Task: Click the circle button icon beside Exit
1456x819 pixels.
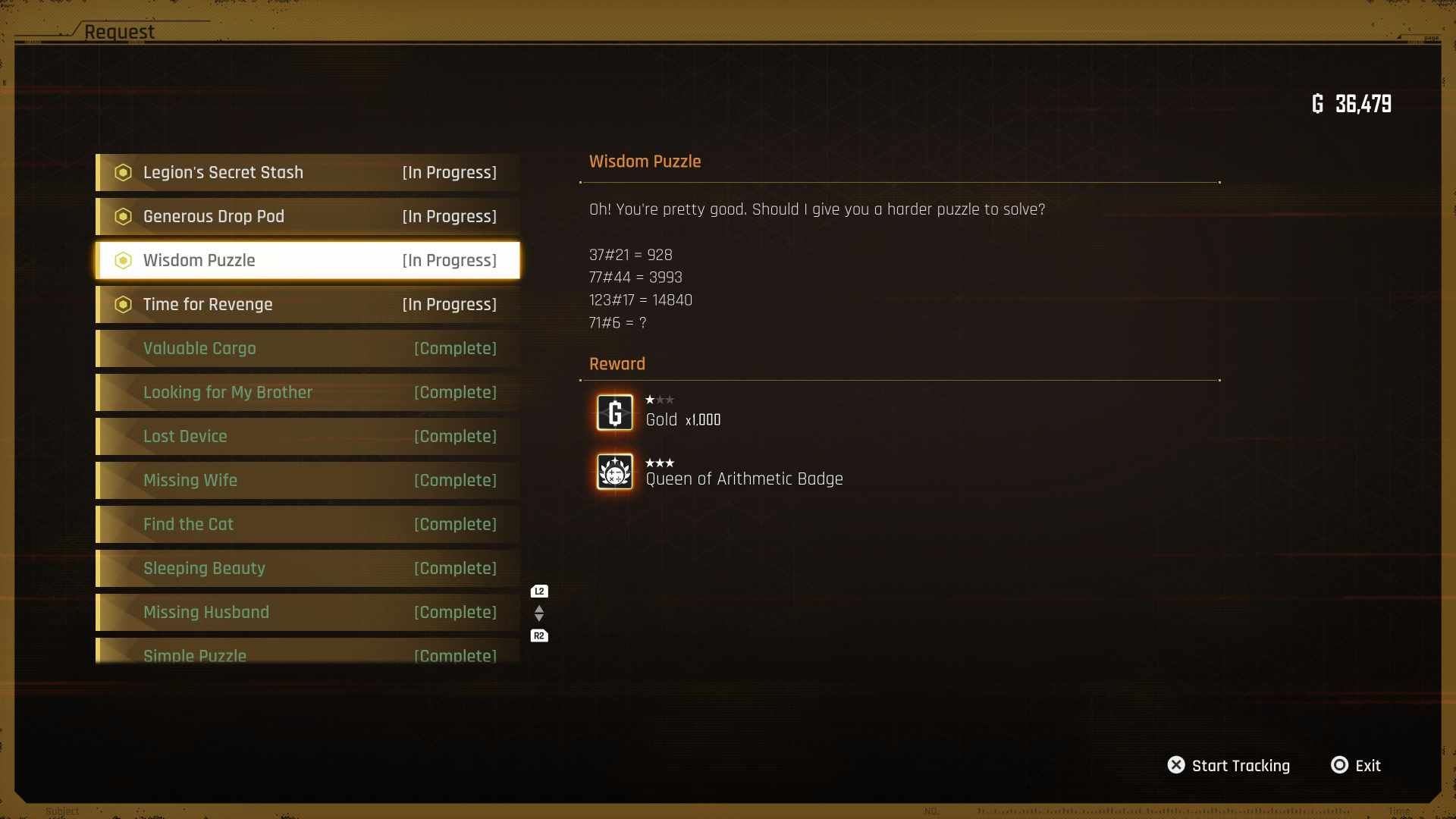Action: 1339,765
